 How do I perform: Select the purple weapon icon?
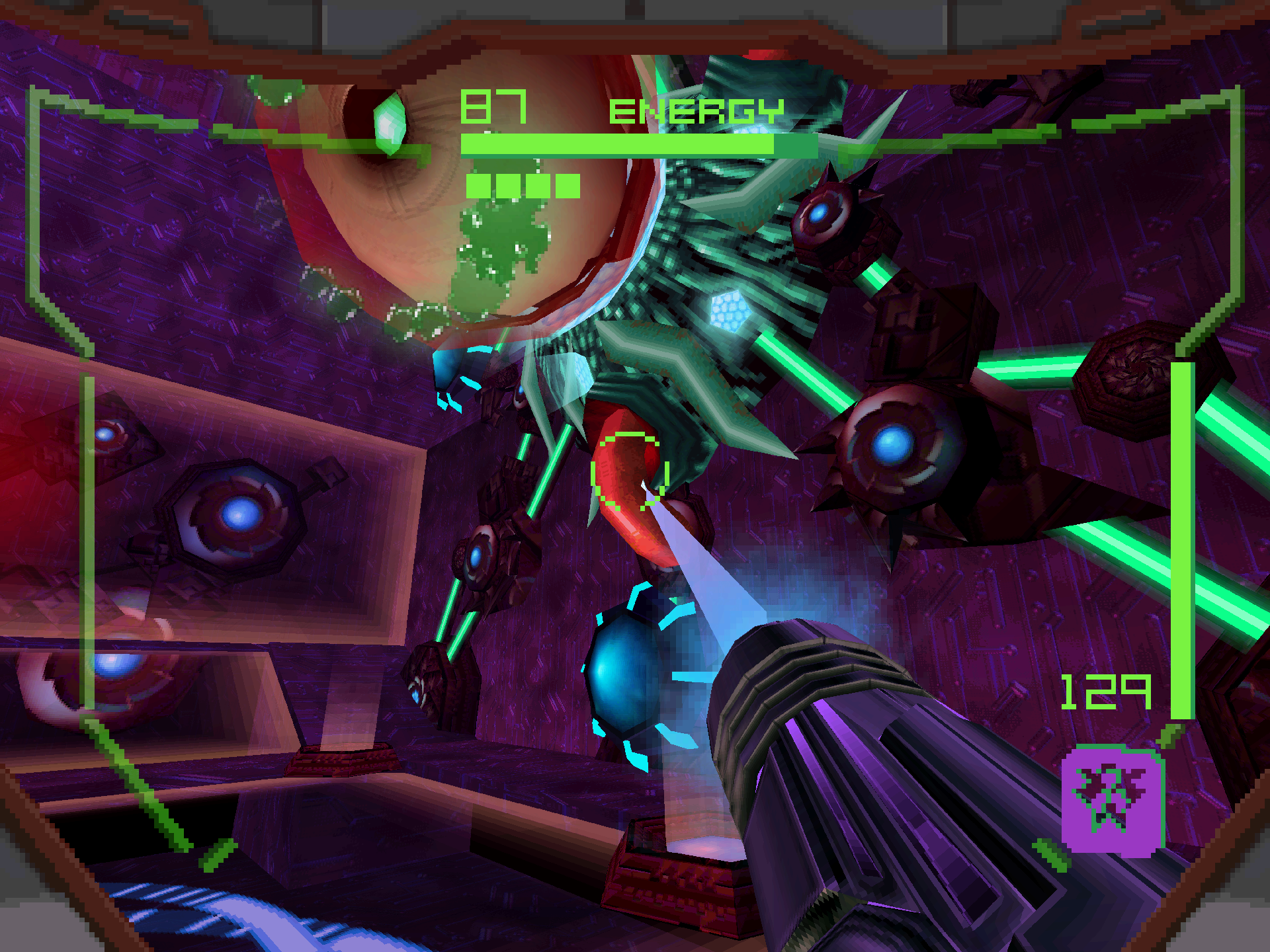pyautogui.click(x=1112, y=800)
